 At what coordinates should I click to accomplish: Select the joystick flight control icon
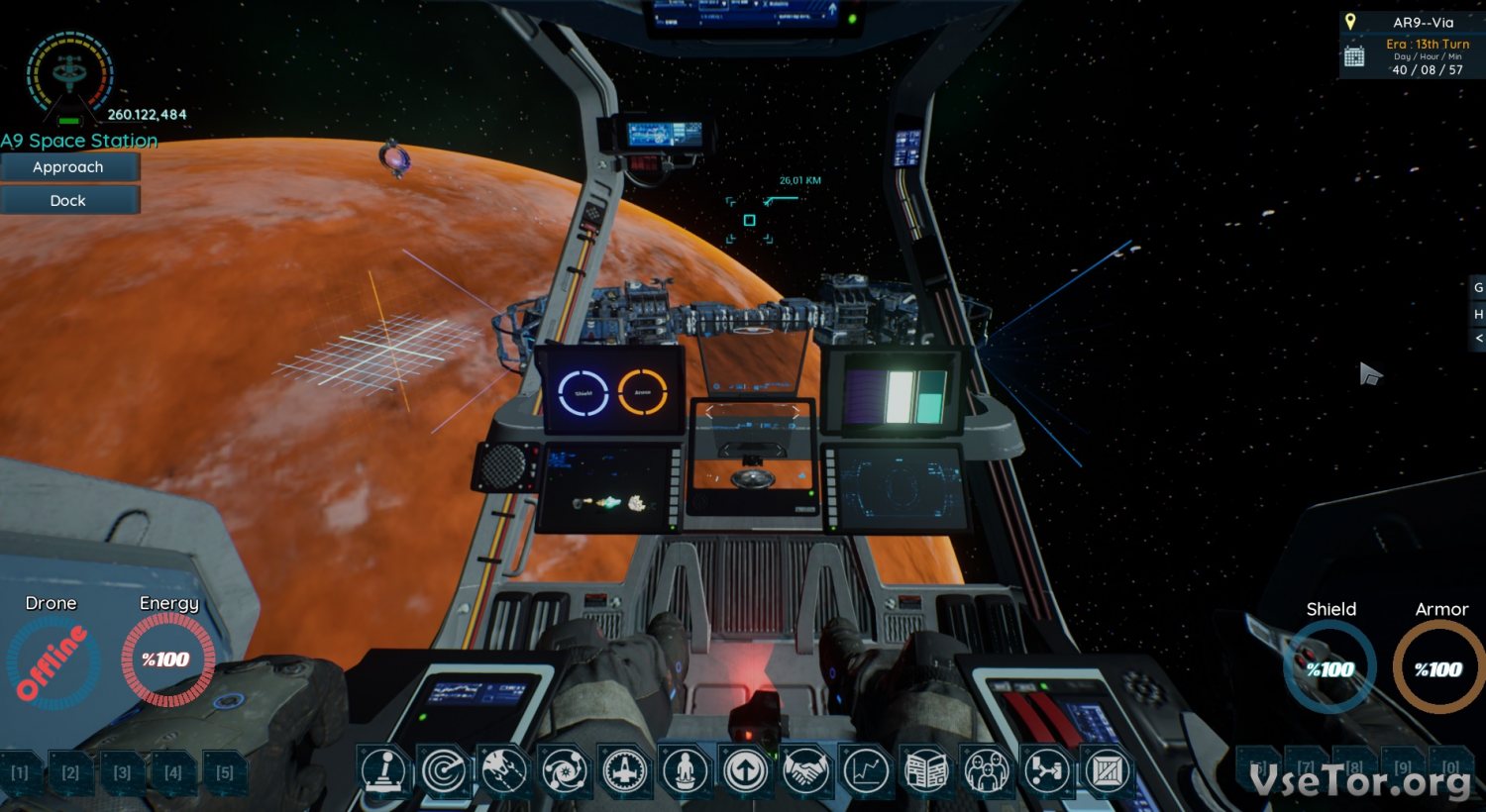[x=383, y=769]
